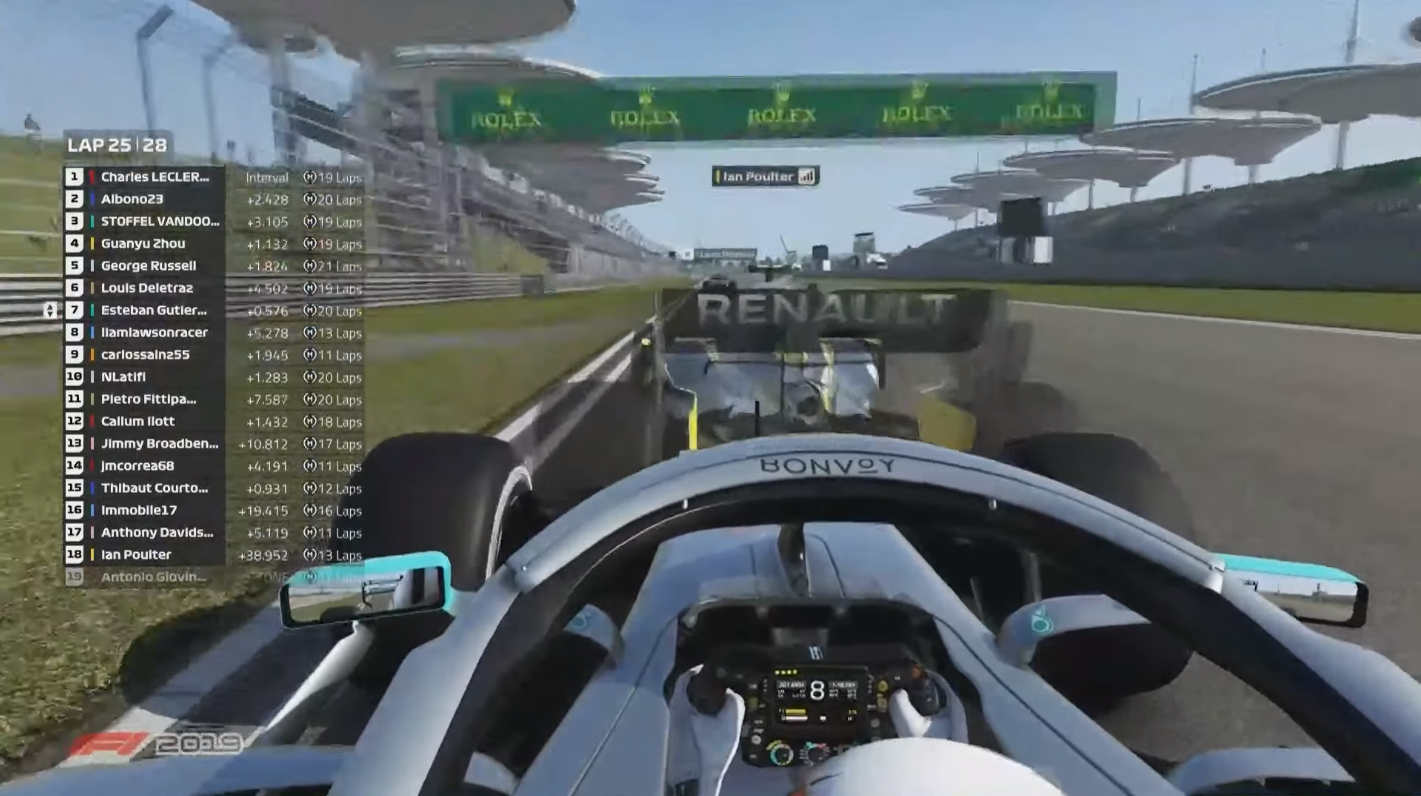Viewport: 1421px width, 796px height.
Task: Click the Ian Poulter name tag above car
Action: [x=765, y=176]
